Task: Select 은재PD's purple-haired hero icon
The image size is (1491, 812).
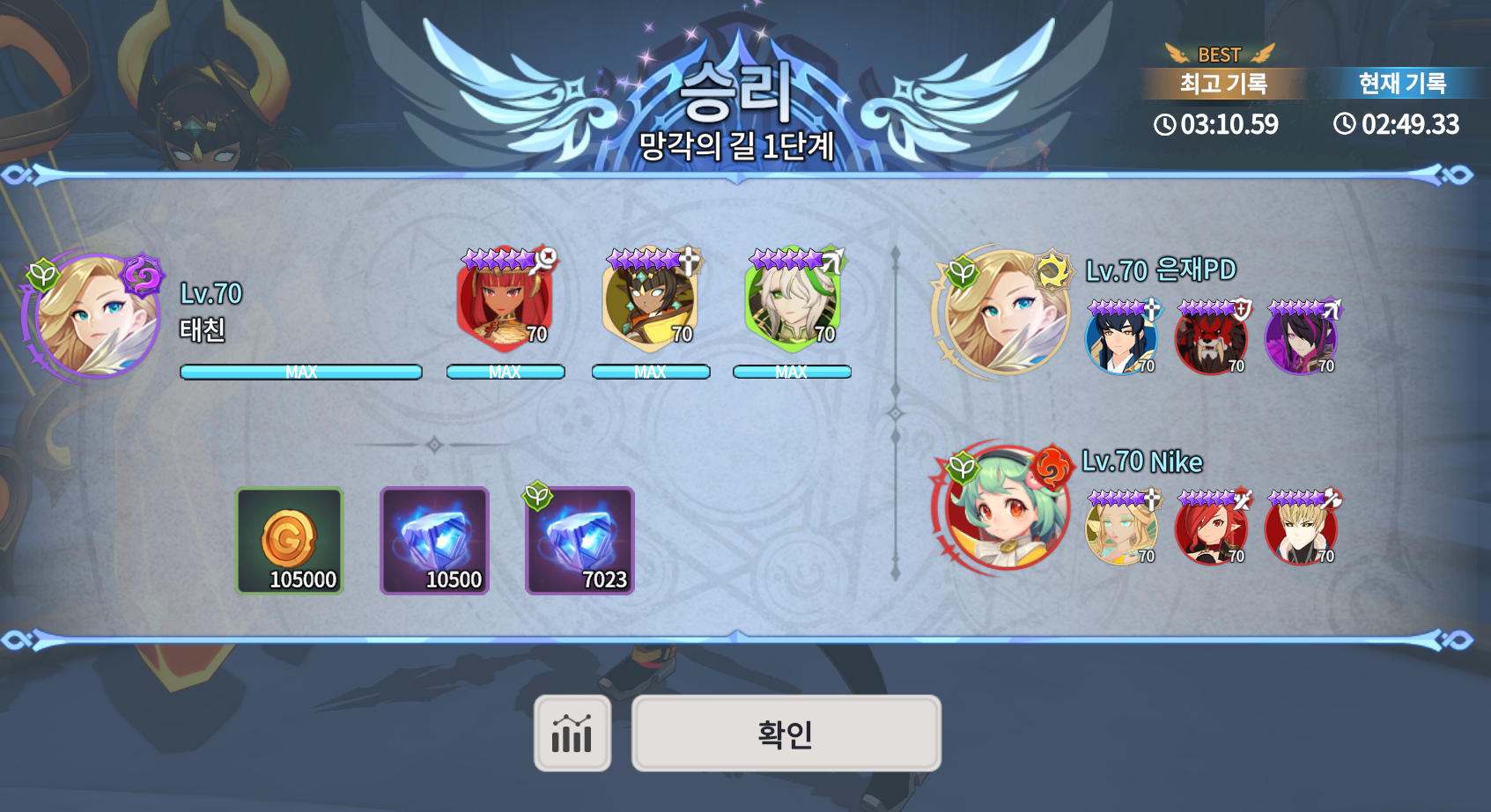Action: coord(1301,339)
